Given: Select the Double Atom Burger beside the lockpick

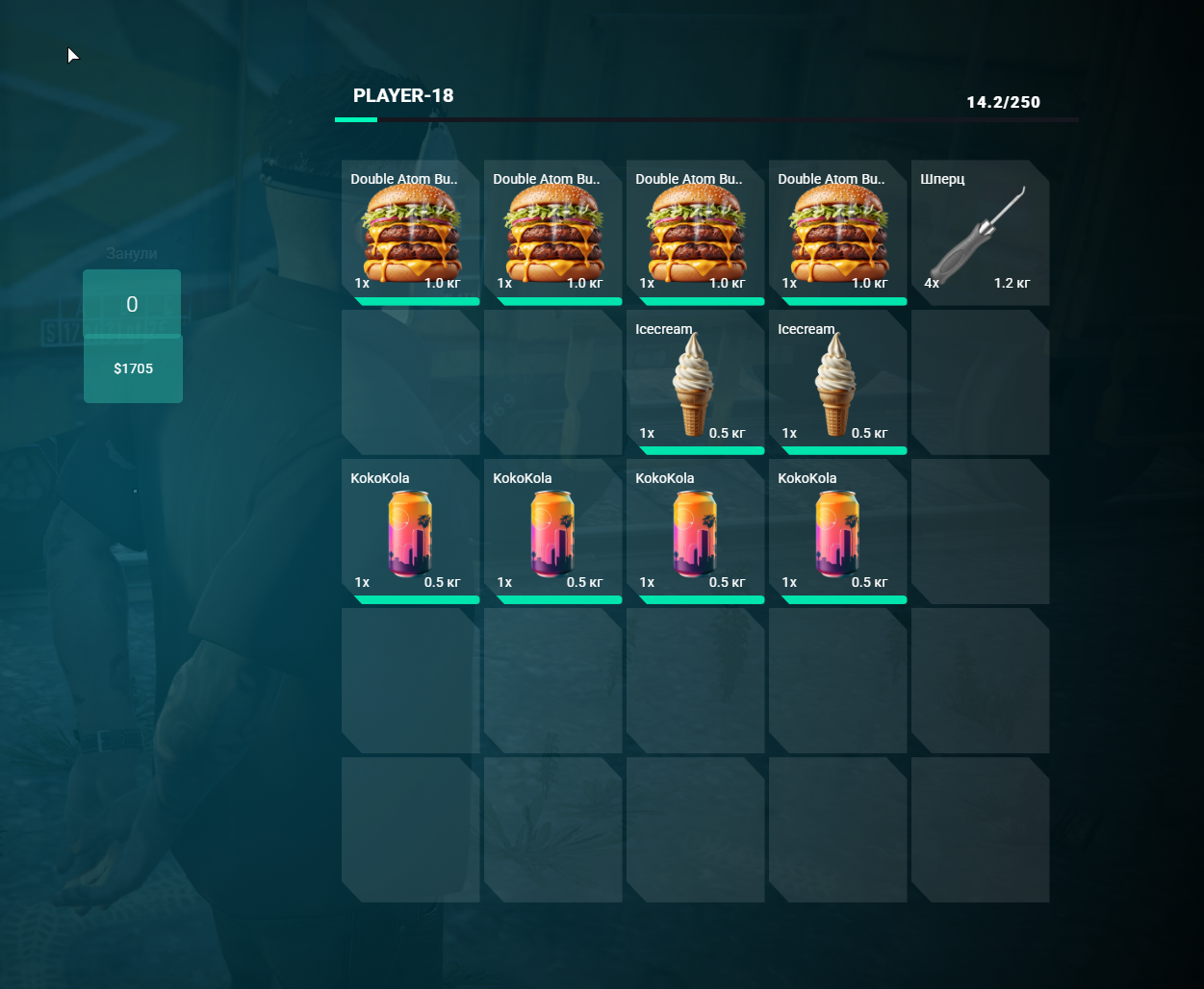Looking at the screenshot, I should [837, 233].
